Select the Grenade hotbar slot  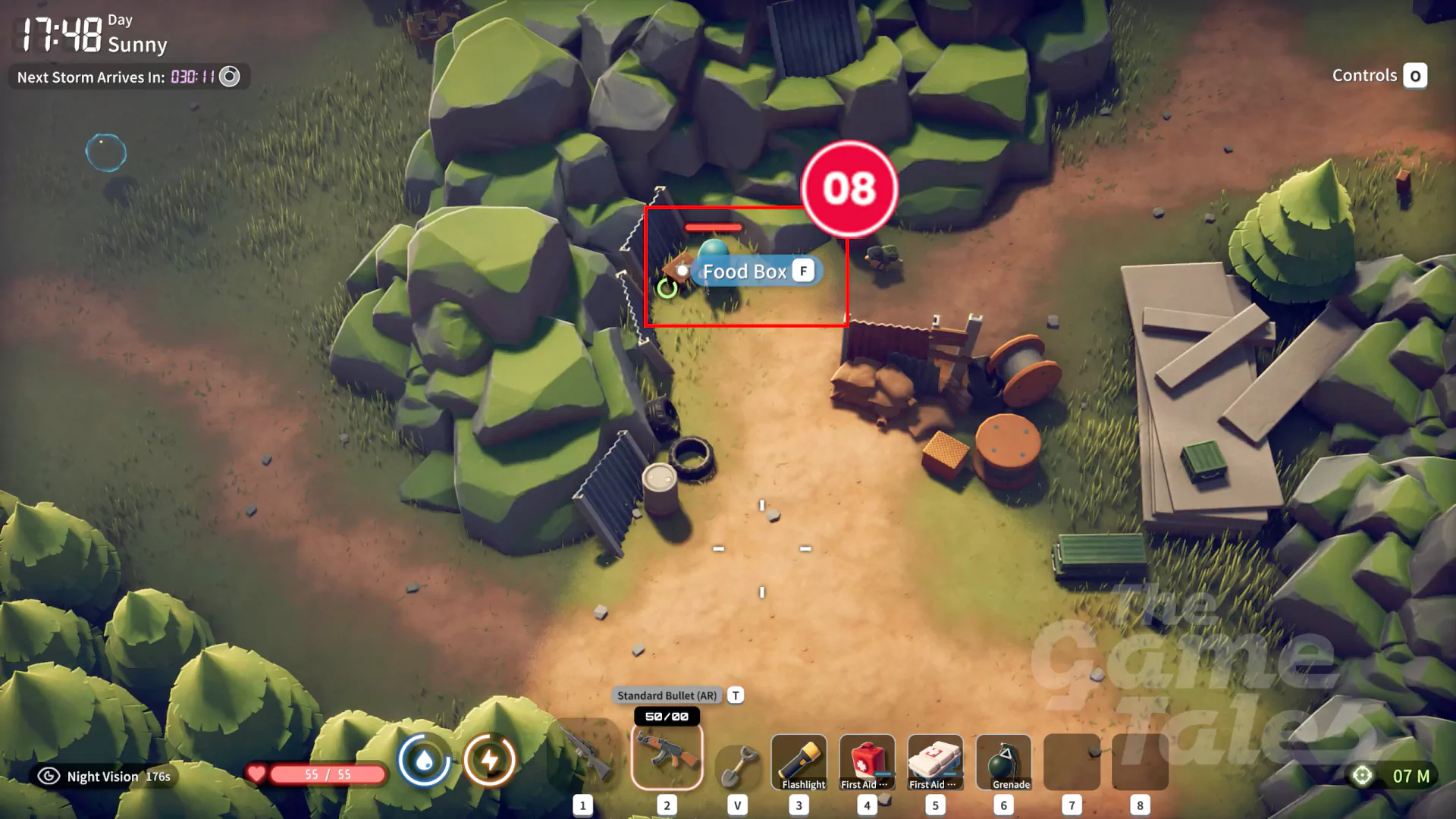coord(1003,762)
